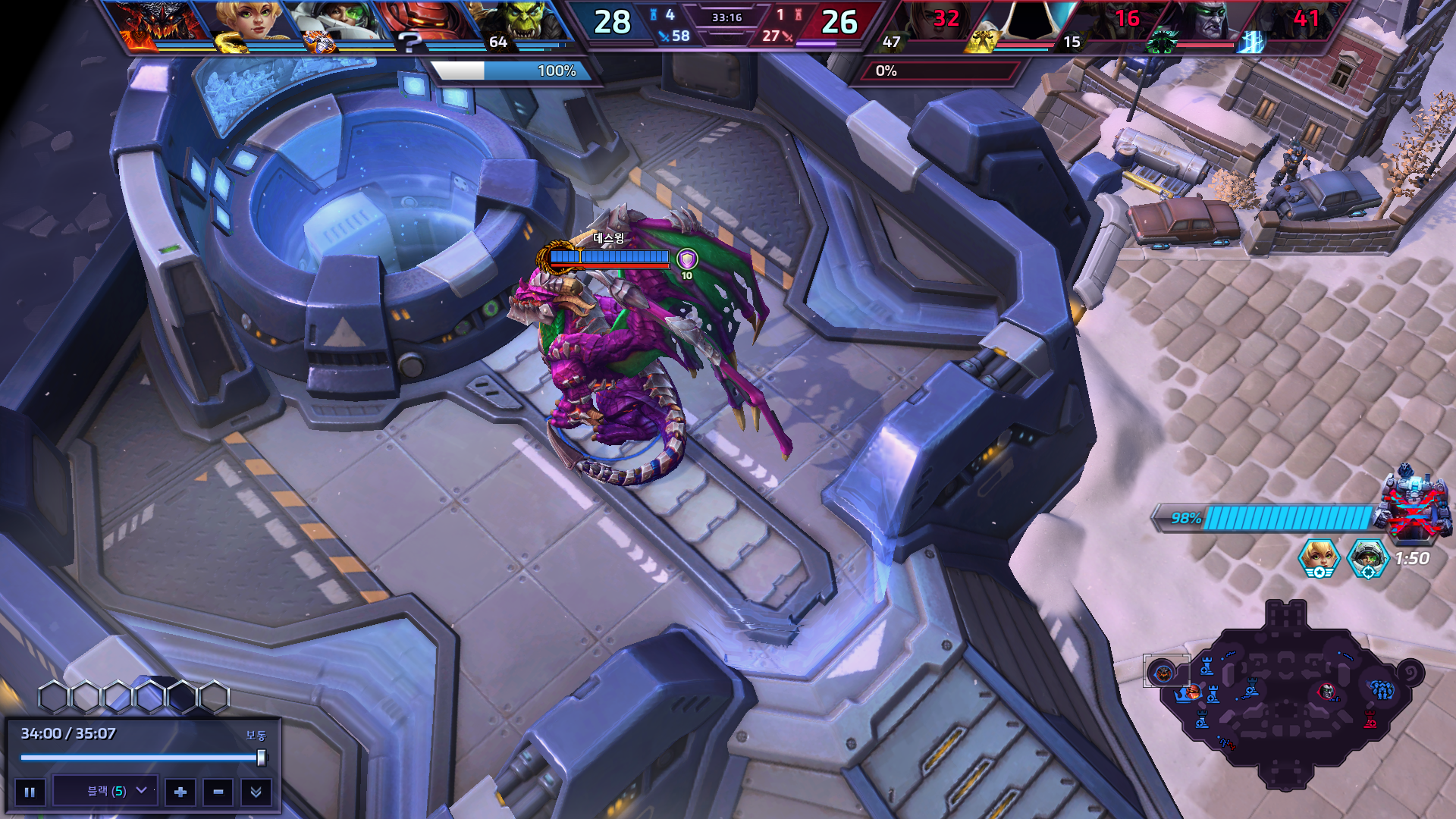The width and height of the screenshot is (1456, 819).
Task: Click the helmeted gunner hexagon icon
Action: (x=1367, y=558)
